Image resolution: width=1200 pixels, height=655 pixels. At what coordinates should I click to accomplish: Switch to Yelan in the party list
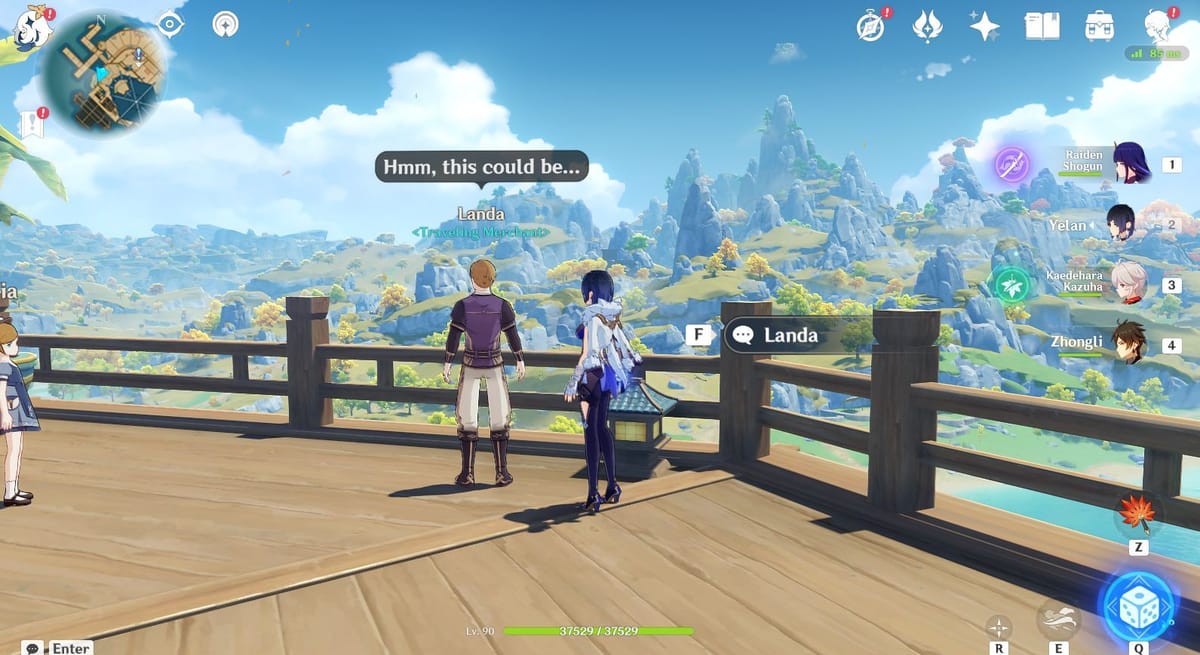click(x=1121, y=225)
